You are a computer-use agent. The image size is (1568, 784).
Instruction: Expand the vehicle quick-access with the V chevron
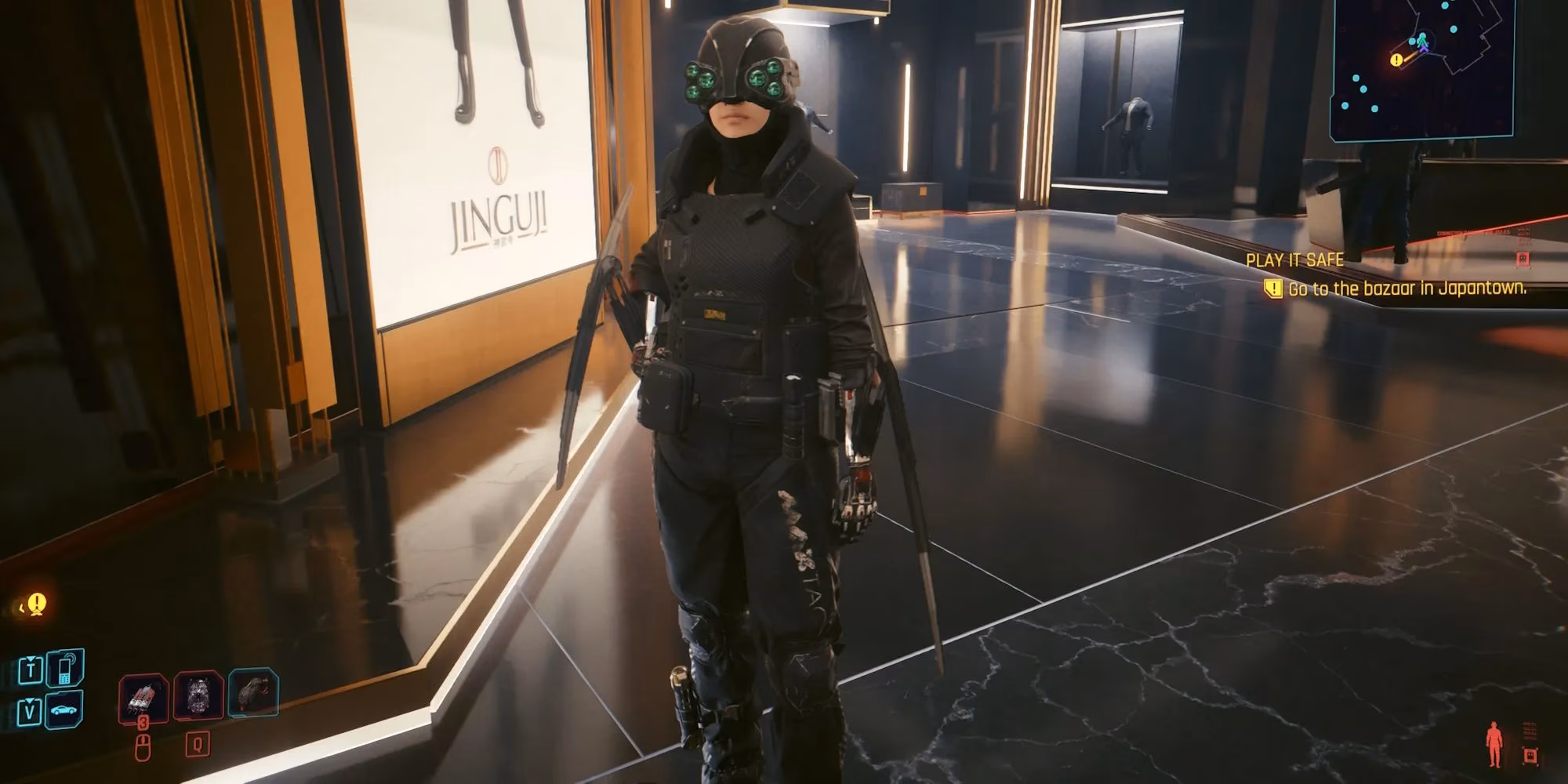click(29, 701)
